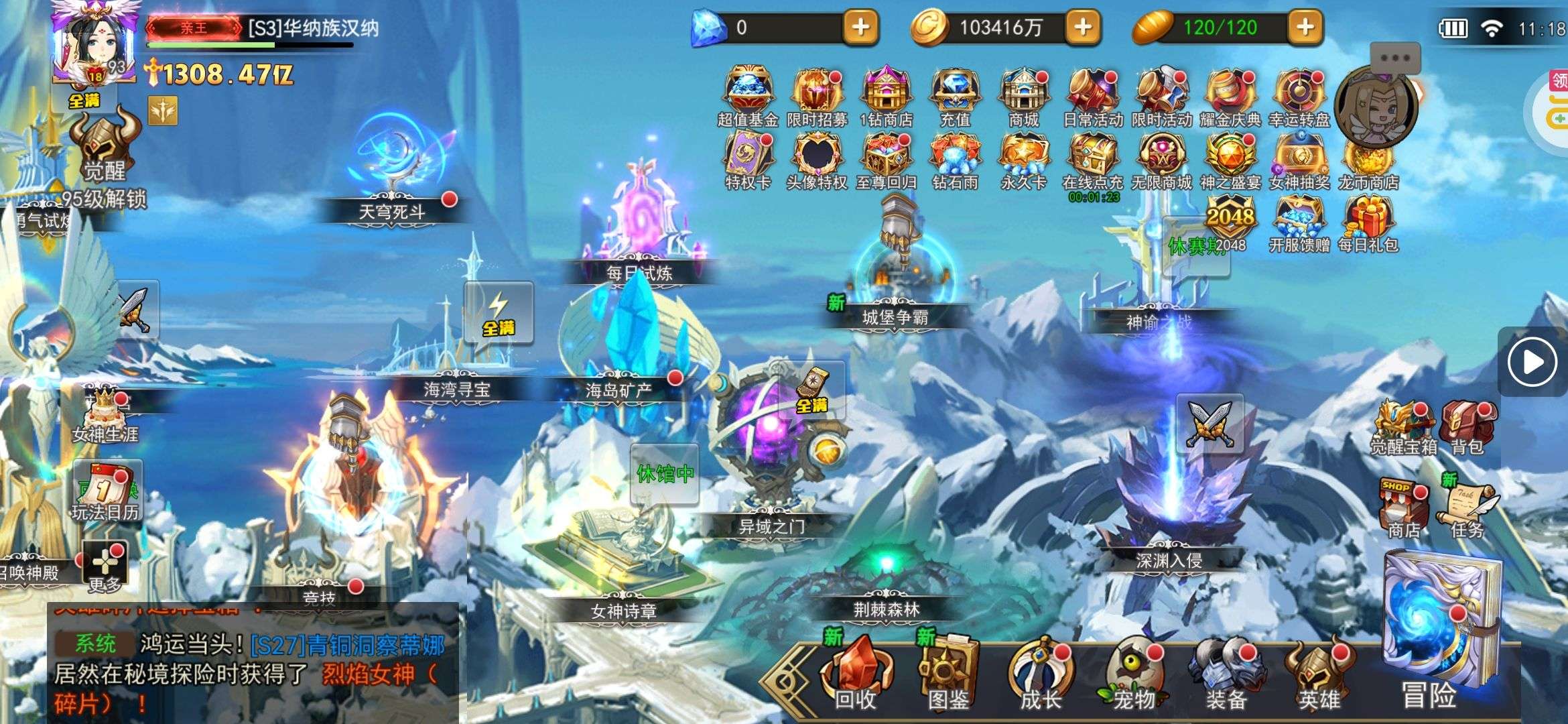Image resolution: width=1568 pixels, height=724 pixels.
Task: Open the 回收 recycle menu
Action: tap(856, 674)
